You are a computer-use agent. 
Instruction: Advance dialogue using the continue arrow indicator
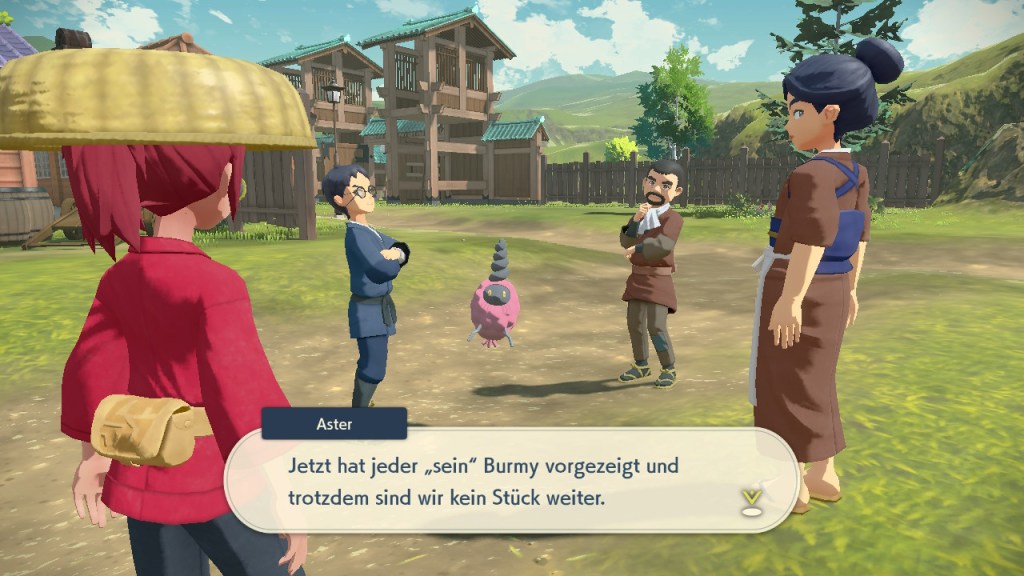click(x=751, y=500)
